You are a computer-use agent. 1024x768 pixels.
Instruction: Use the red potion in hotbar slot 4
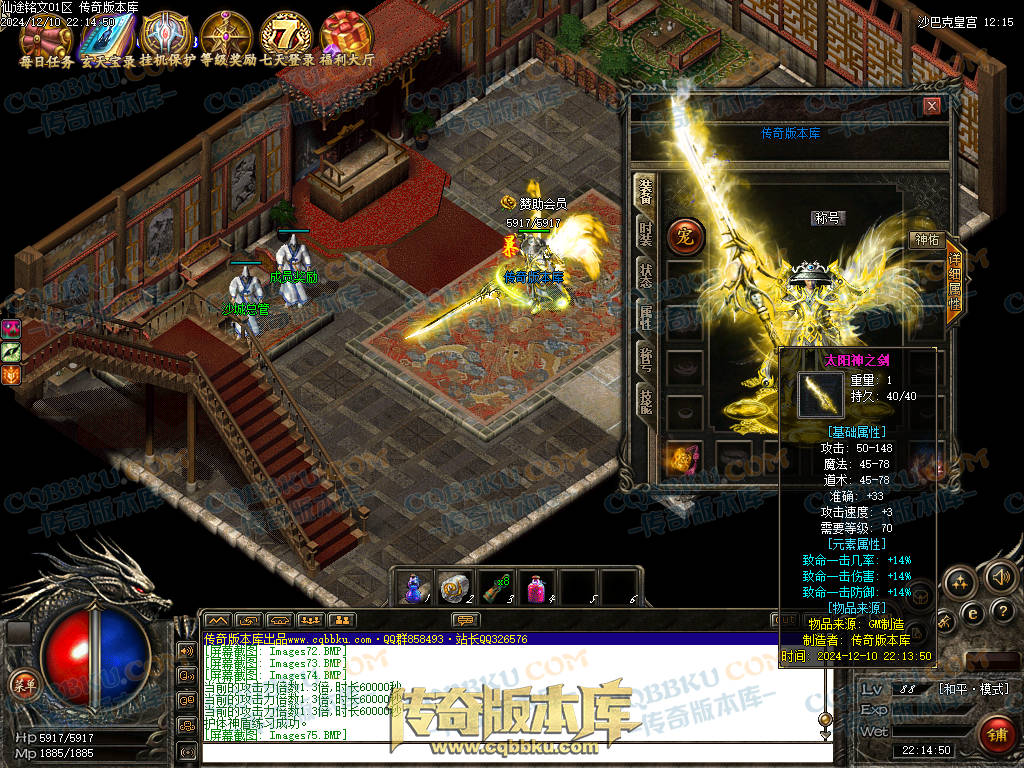click(538, 586)
